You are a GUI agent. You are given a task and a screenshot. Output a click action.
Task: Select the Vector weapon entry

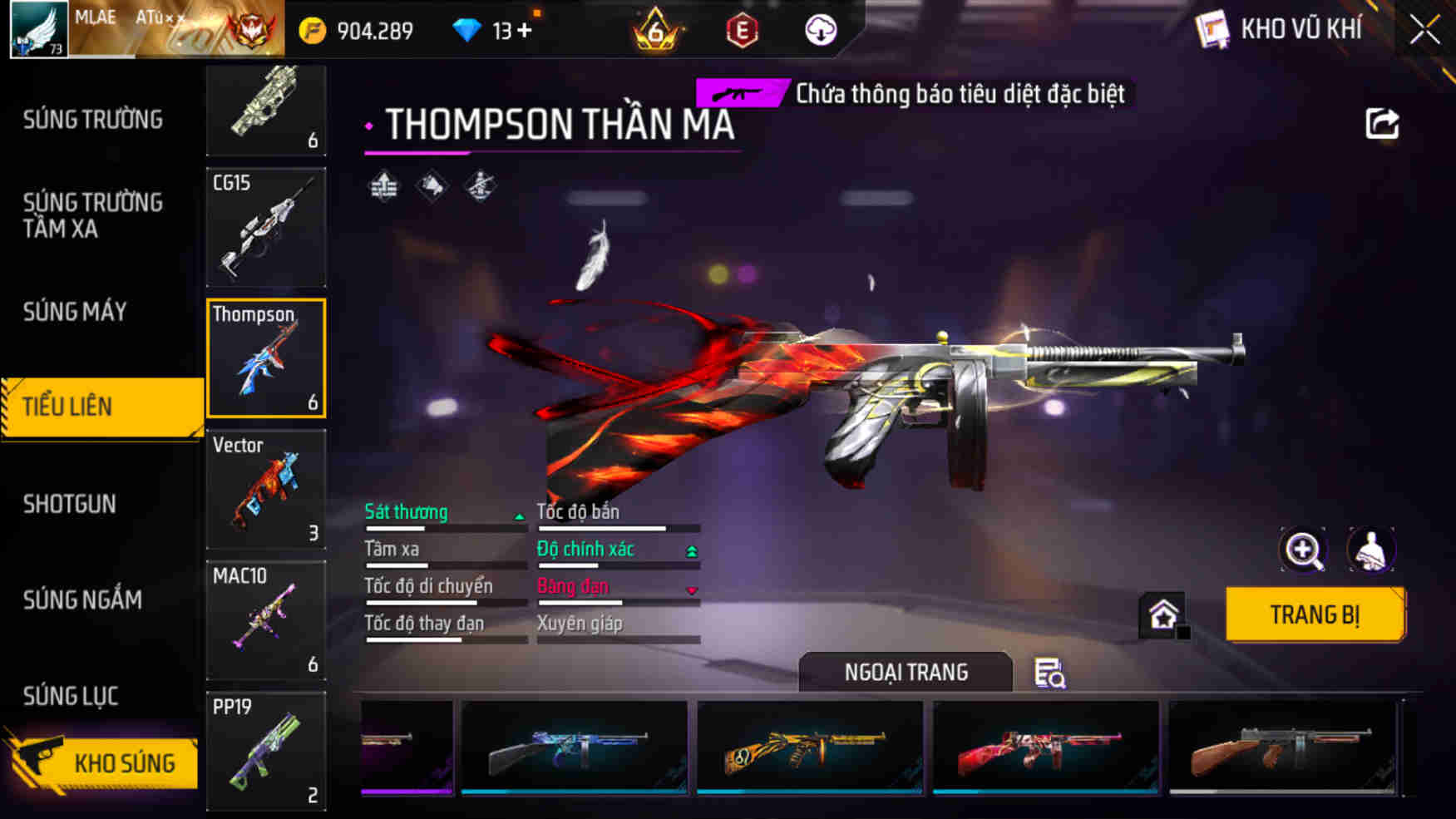pos(265,491)
